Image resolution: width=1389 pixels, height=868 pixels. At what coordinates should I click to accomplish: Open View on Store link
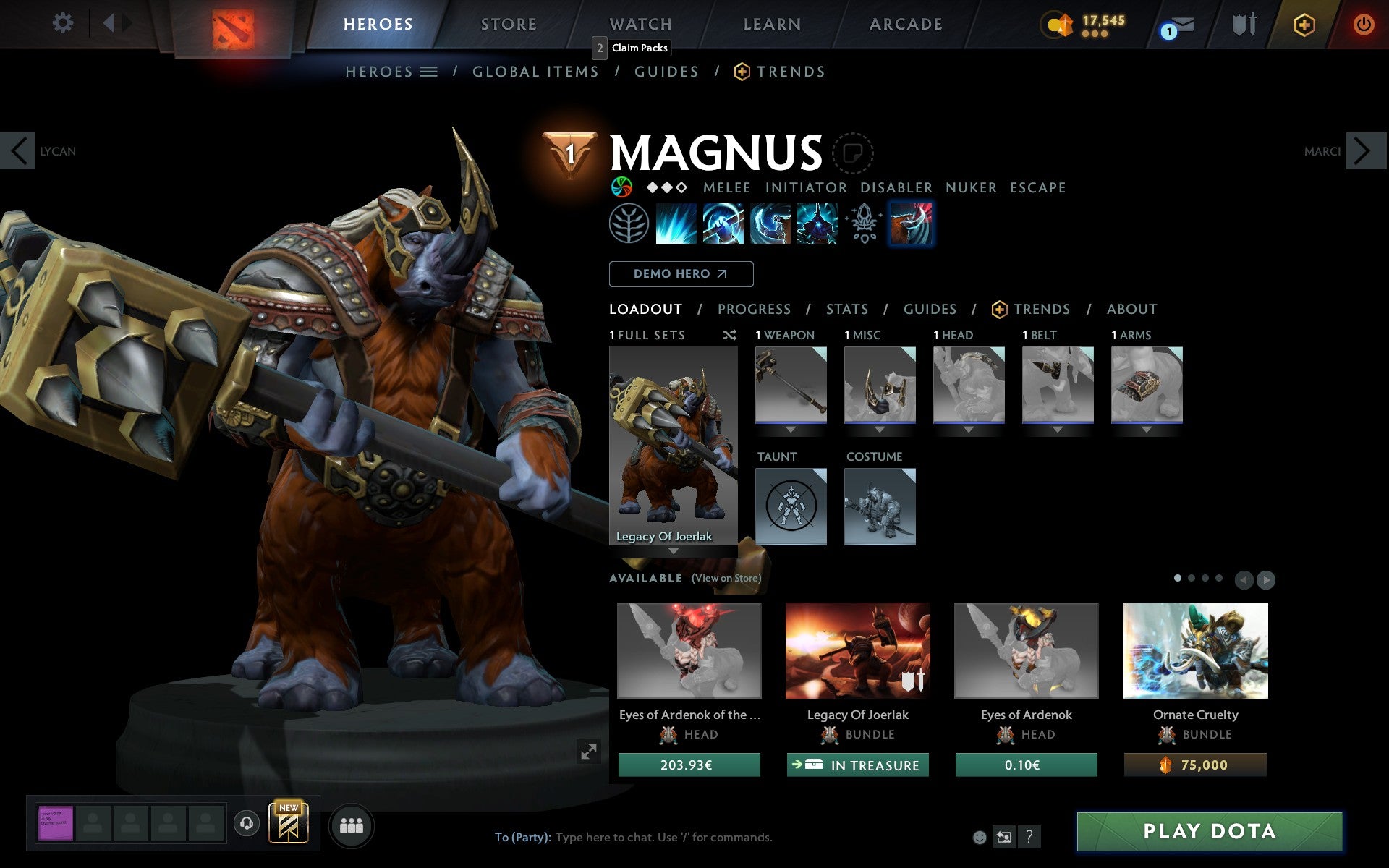coord(726,579)
